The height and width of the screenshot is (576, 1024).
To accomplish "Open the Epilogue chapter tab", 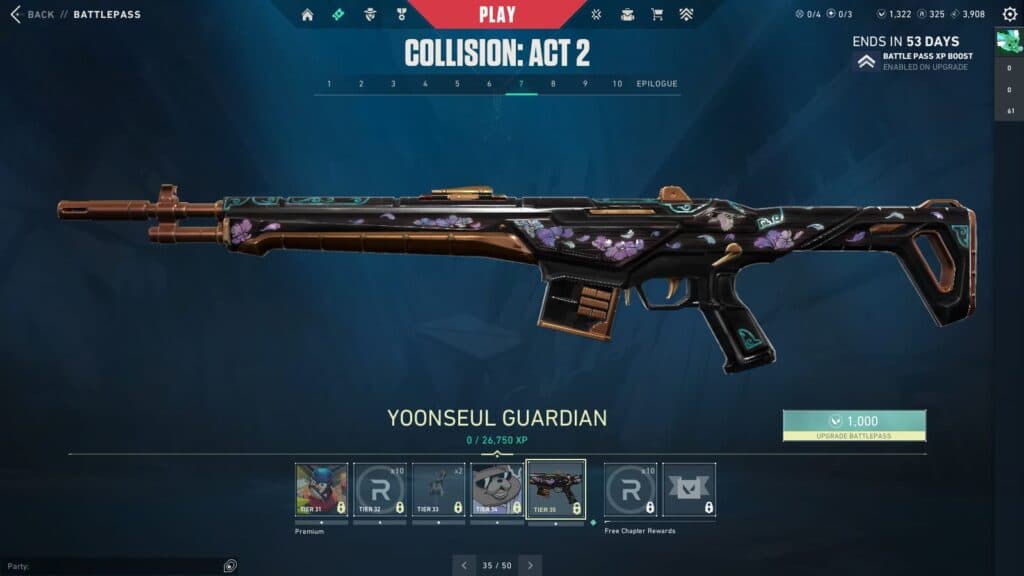I will [656, 84].
